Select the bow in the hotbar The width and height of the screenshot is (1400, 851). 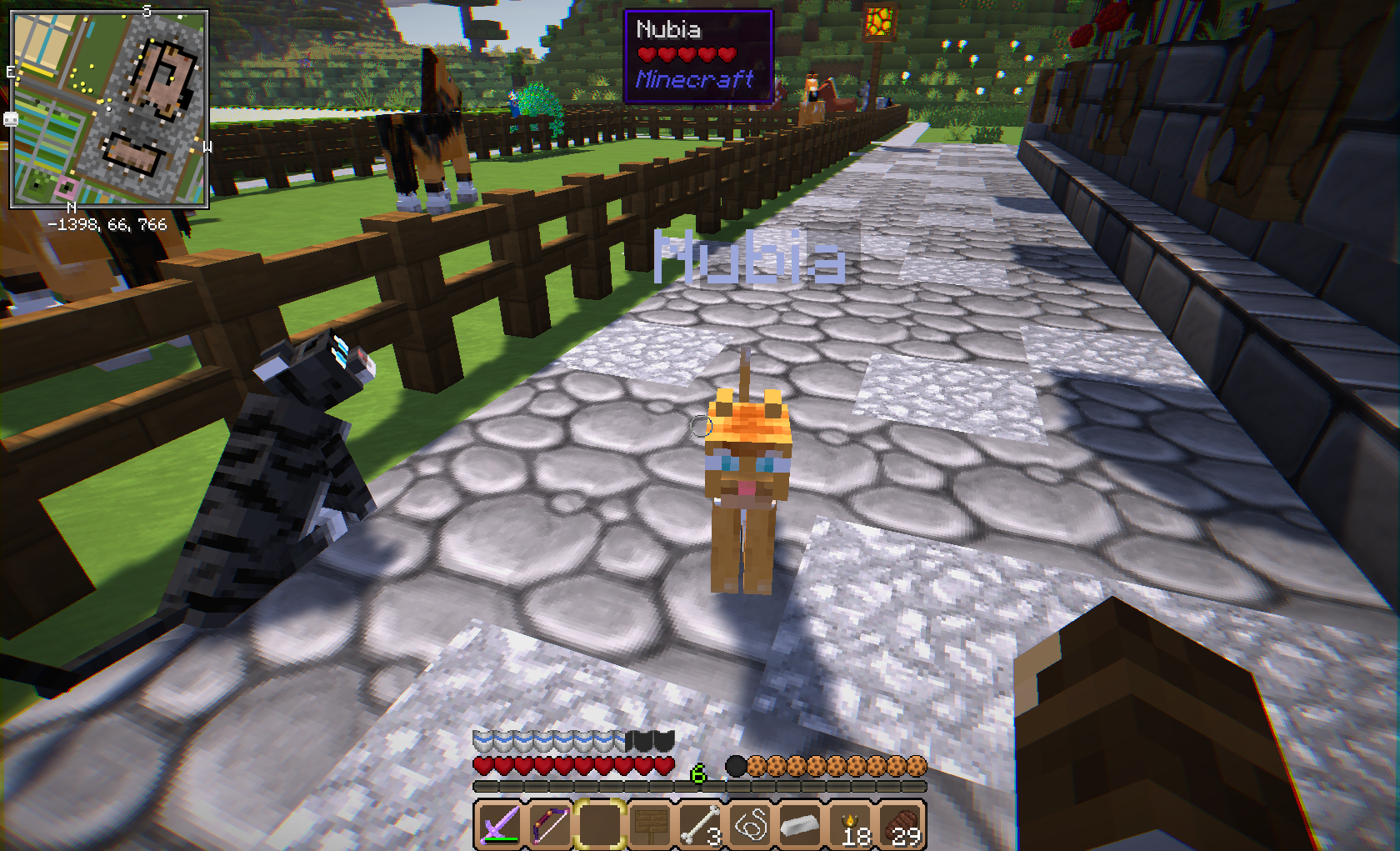tap(549, 825)
